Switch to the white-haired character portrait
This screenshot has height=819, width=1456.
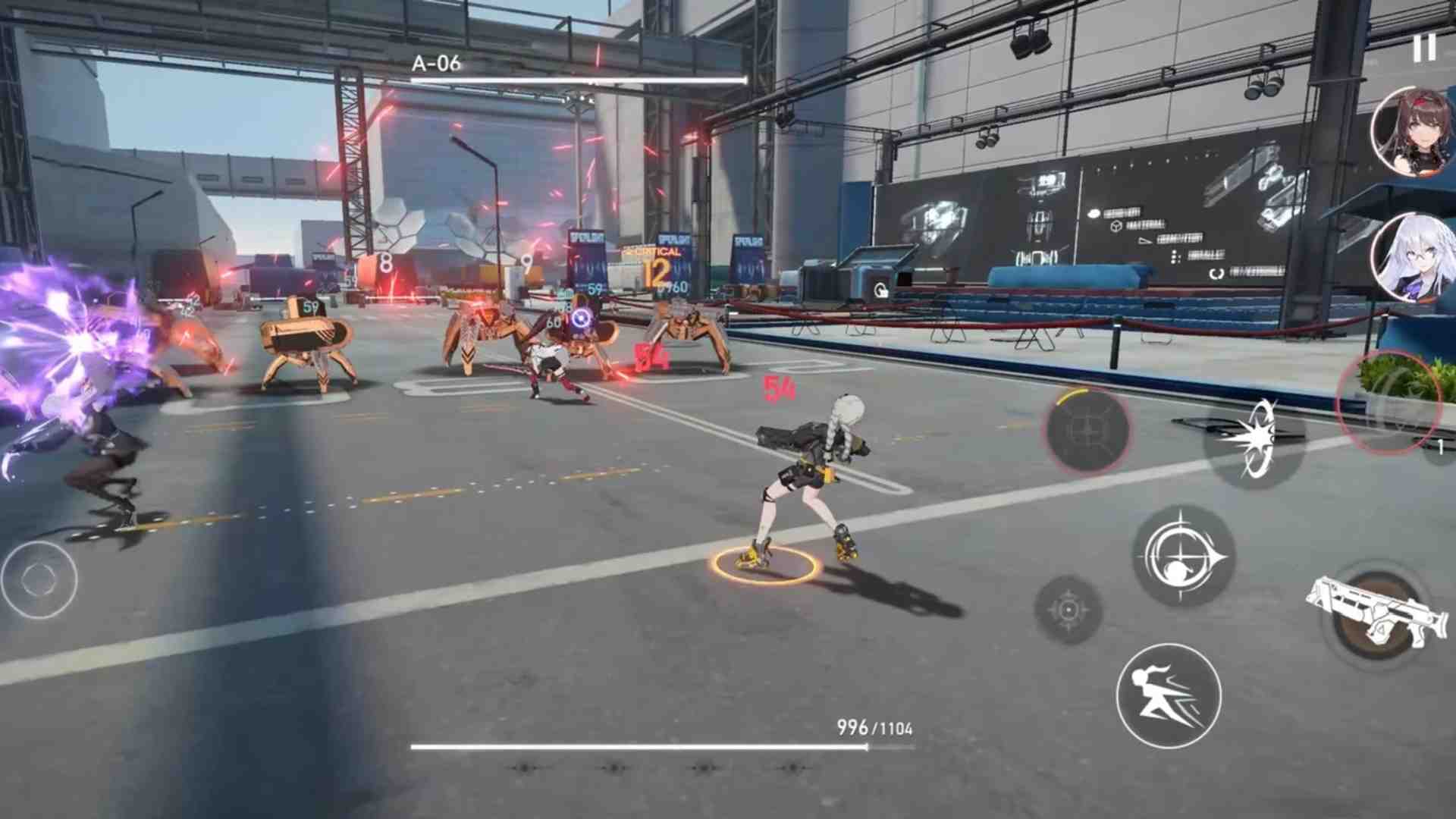pyautogui.click(x=1413, y=257)
